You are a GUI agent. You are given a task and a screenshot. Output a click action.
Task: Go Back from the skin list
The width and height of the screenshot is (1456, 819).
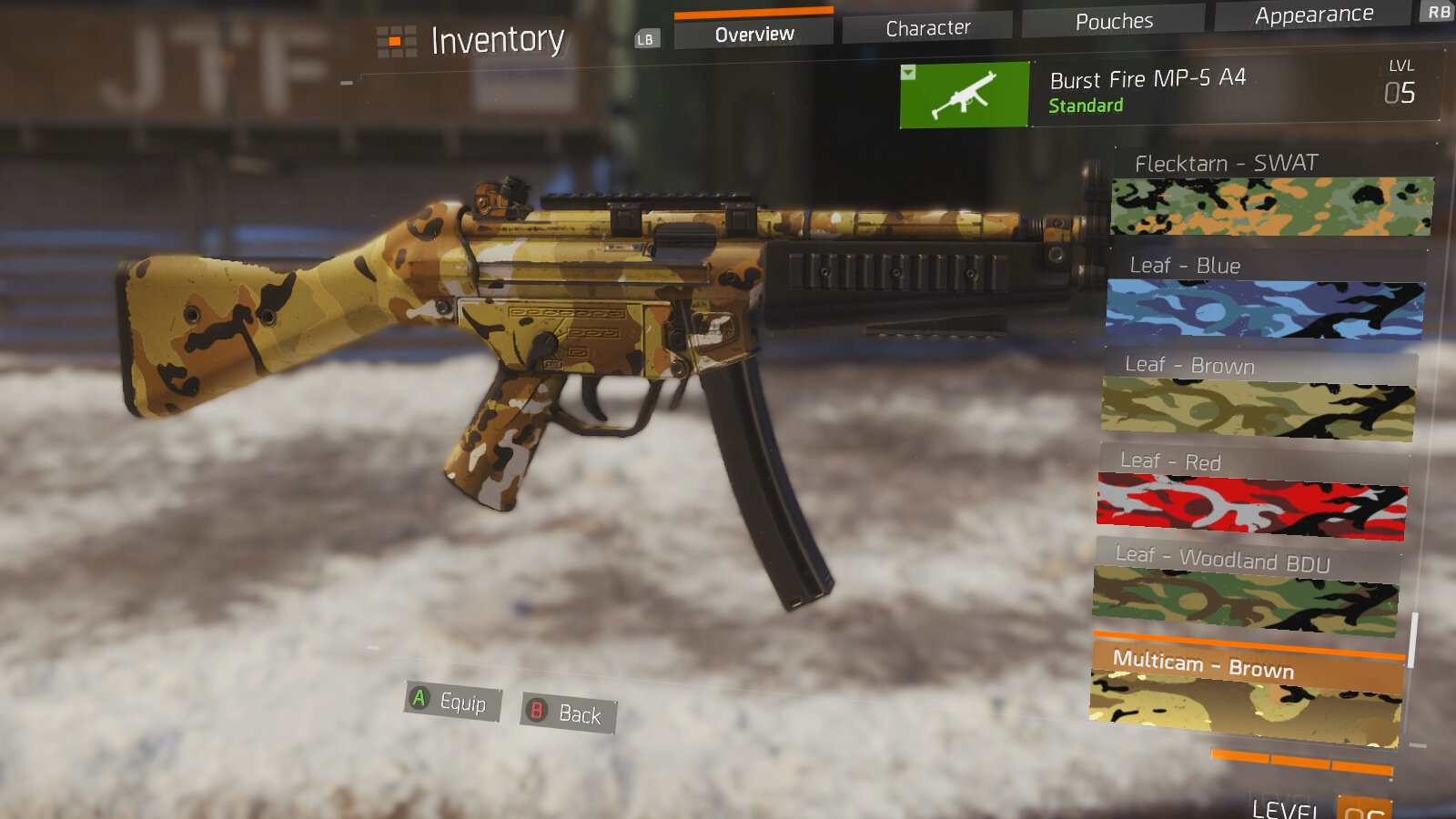coord(568,713)
